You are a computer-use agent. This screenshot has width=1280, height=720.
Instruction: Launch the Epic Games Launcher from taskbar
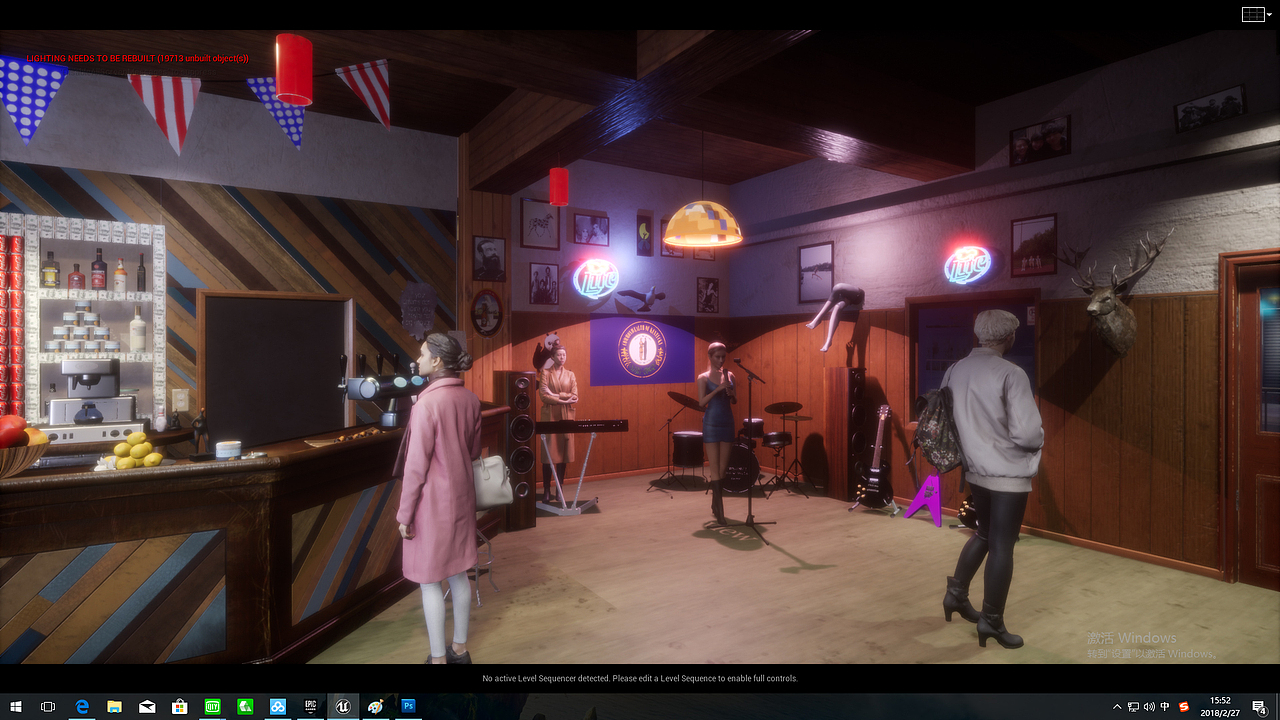(x=310, y=707)
